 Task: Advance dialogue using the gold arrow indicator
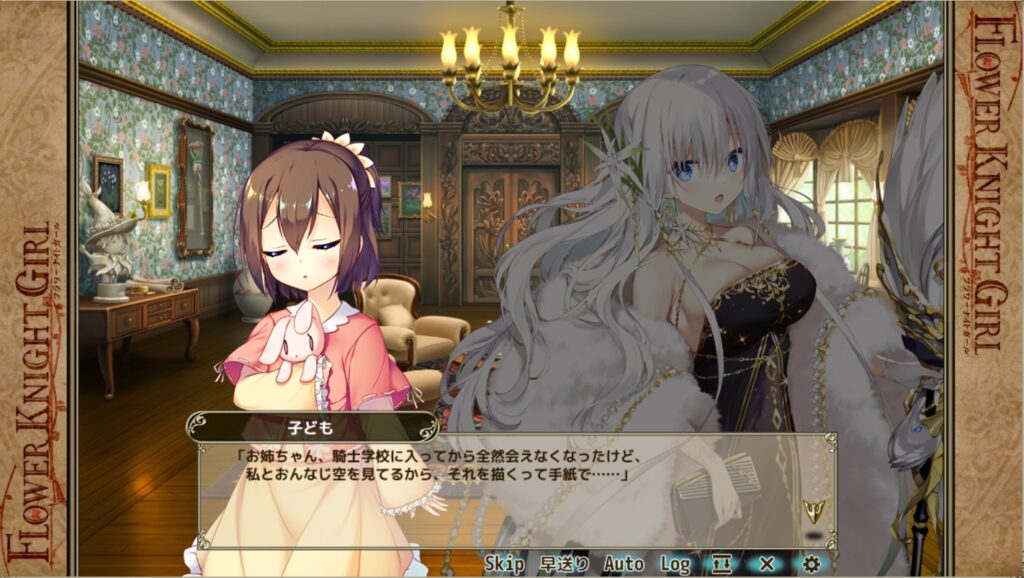pyautogui.click(x=812, y=512)
